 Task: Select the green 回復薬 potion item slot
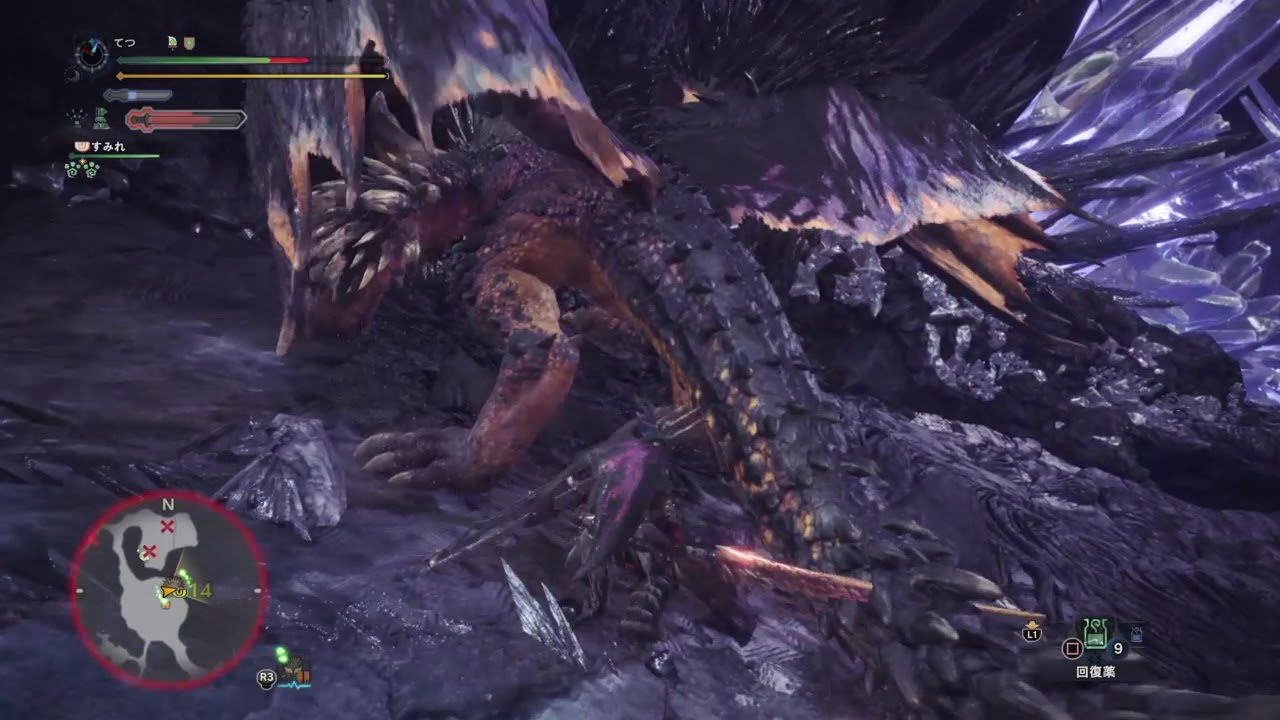(x=1097, y=633)
